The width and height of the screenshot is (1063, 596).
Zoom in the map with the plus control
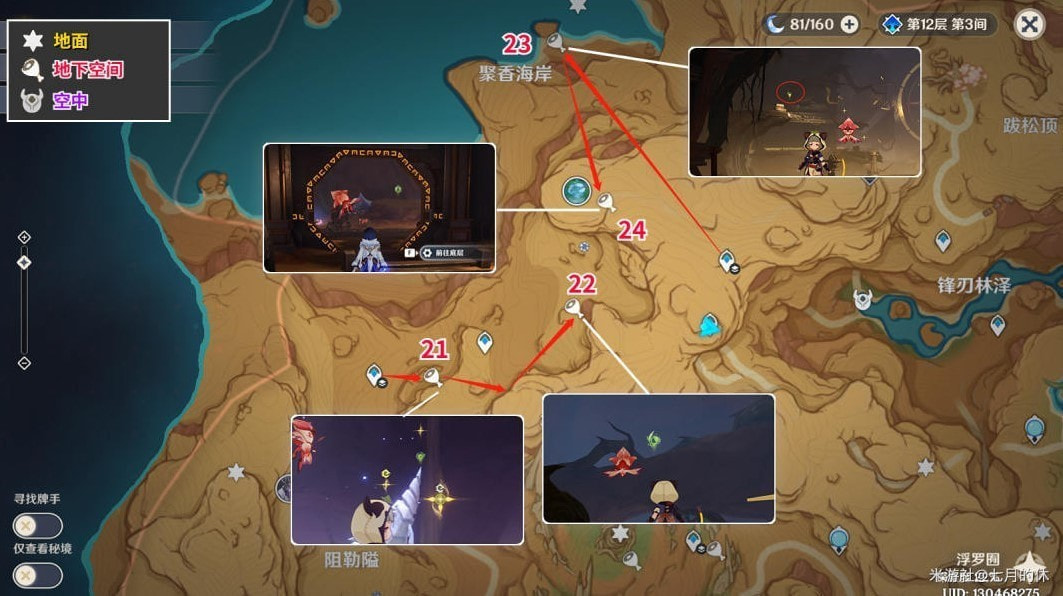click(24, 237)
